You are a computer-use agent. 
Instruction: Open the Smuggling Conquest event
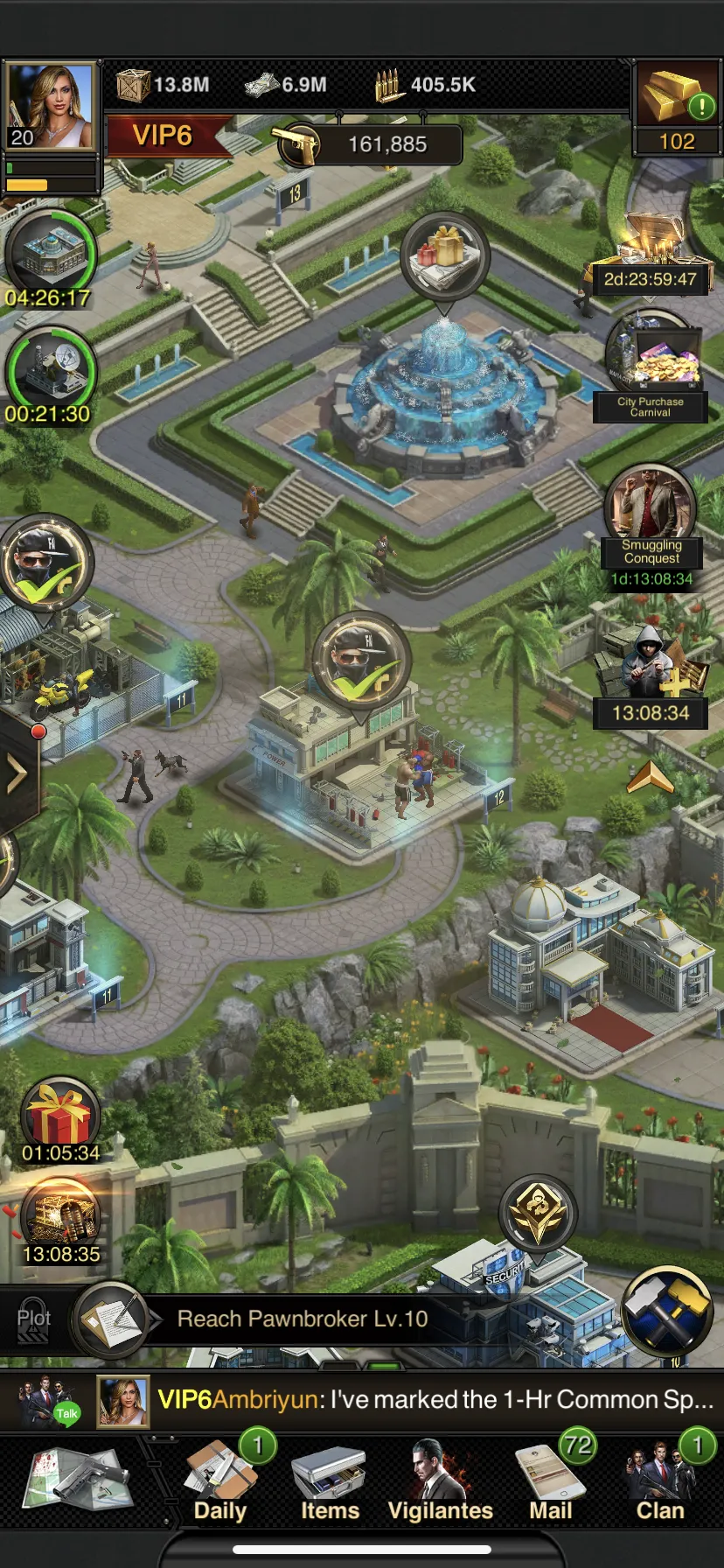point(651,516)
